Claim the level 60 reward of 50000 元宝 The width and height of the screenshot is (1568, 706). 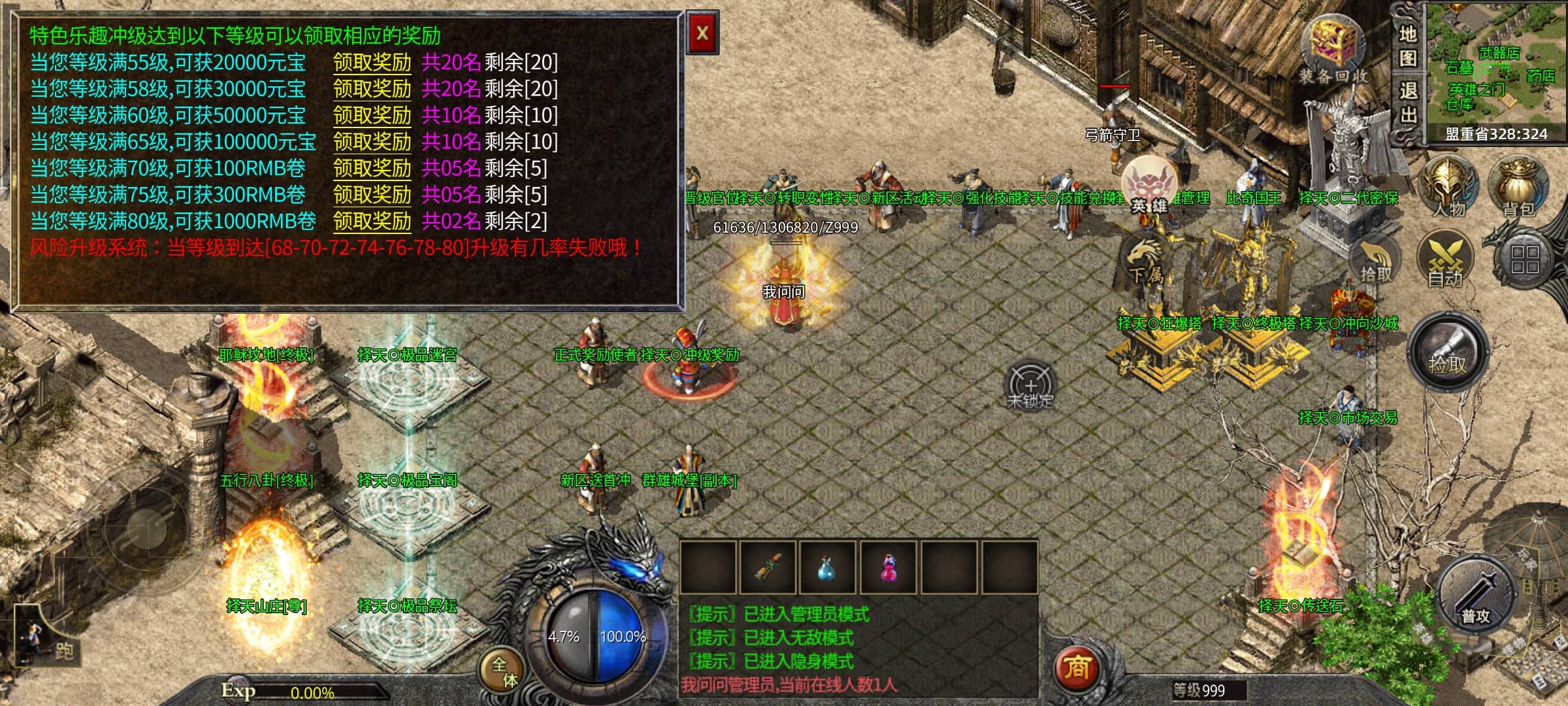[x=372, y=116]
